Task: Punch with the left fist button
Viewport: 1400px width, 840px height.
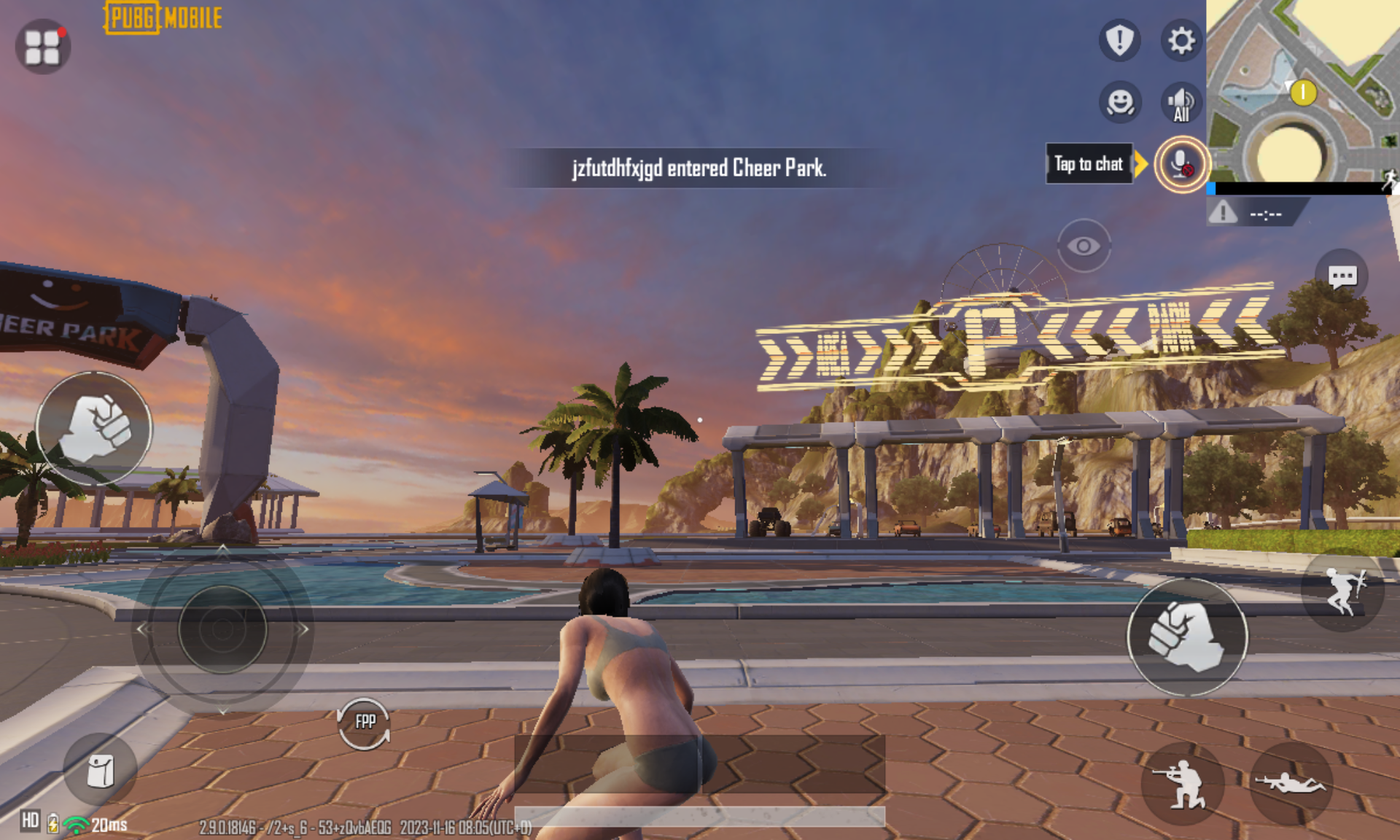Action: pyautogui.click(x=94, y=428)
